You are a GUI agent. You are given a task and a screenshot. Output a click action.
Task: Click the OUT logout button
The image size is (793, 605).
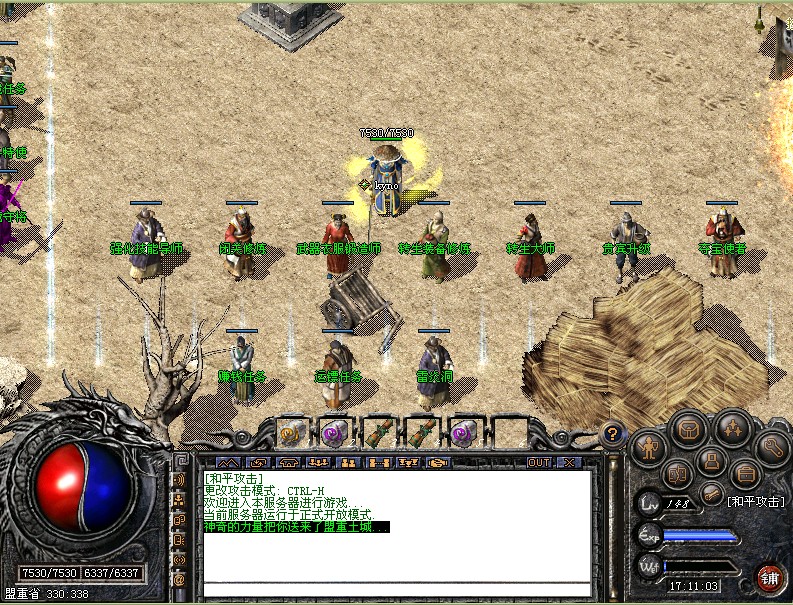(x=540, y=462)
